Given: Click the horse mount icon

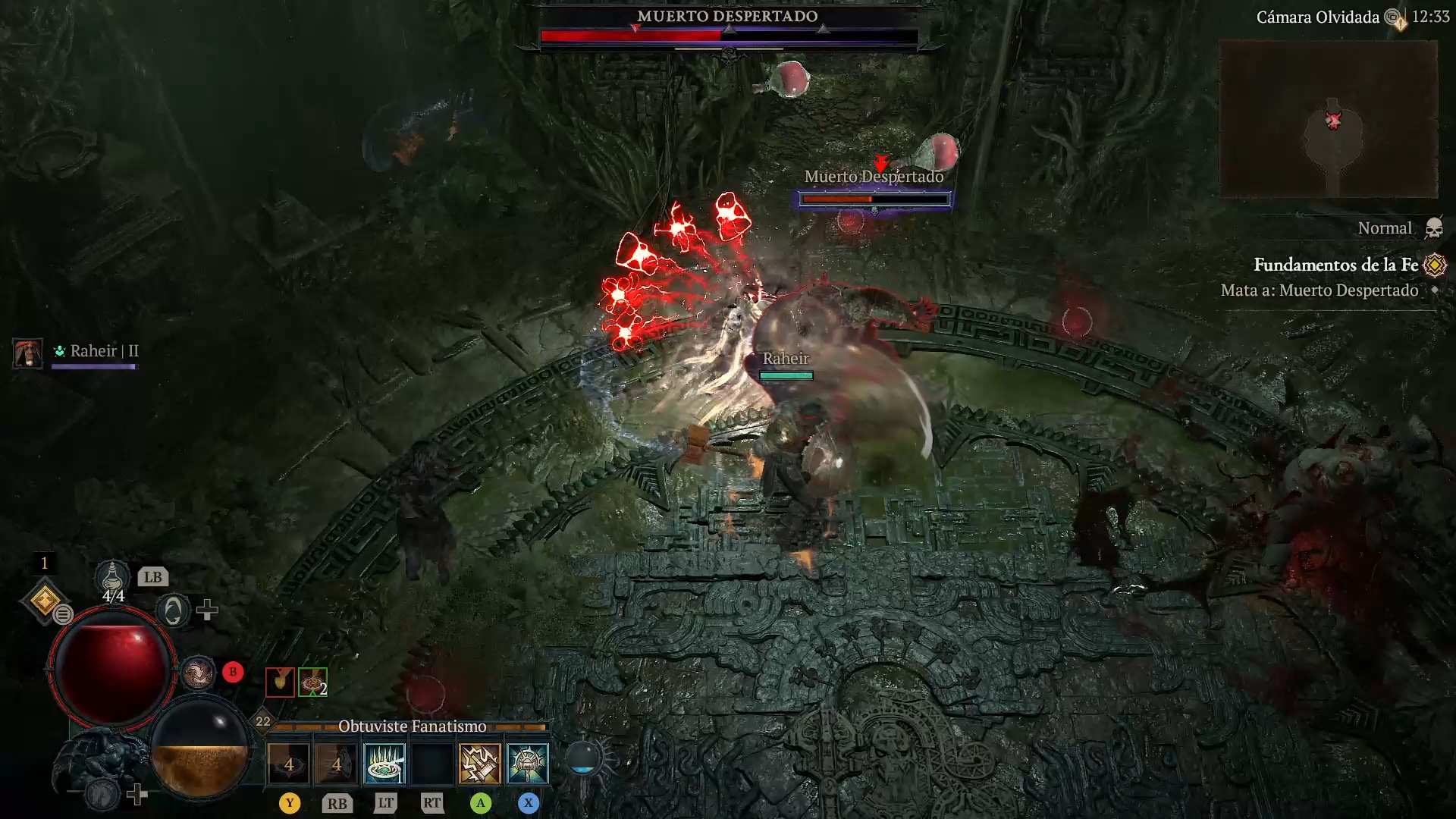Looking at the screenshot, I should (101, 794).
